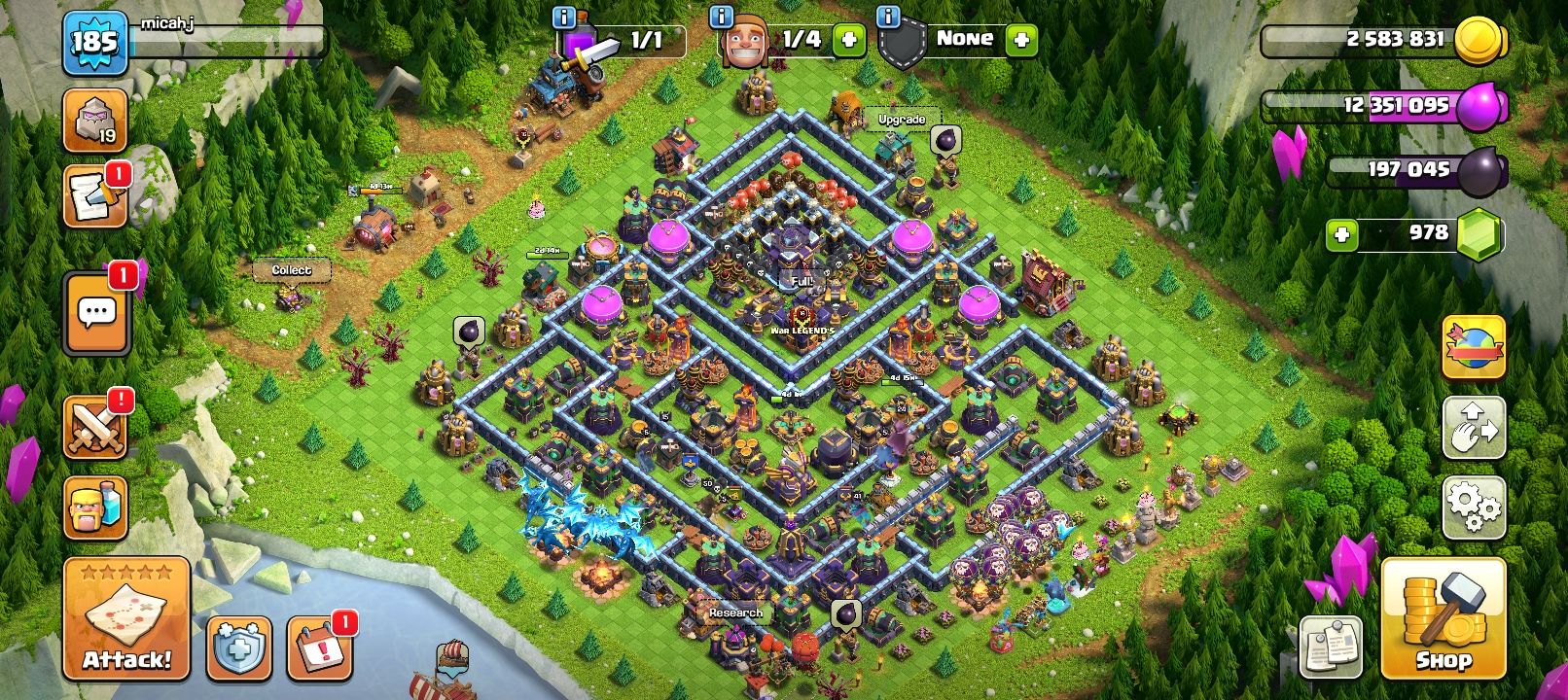The image size is (1568, 700).
Task: Open the blue shield defense button
Action: pos(238,648)
